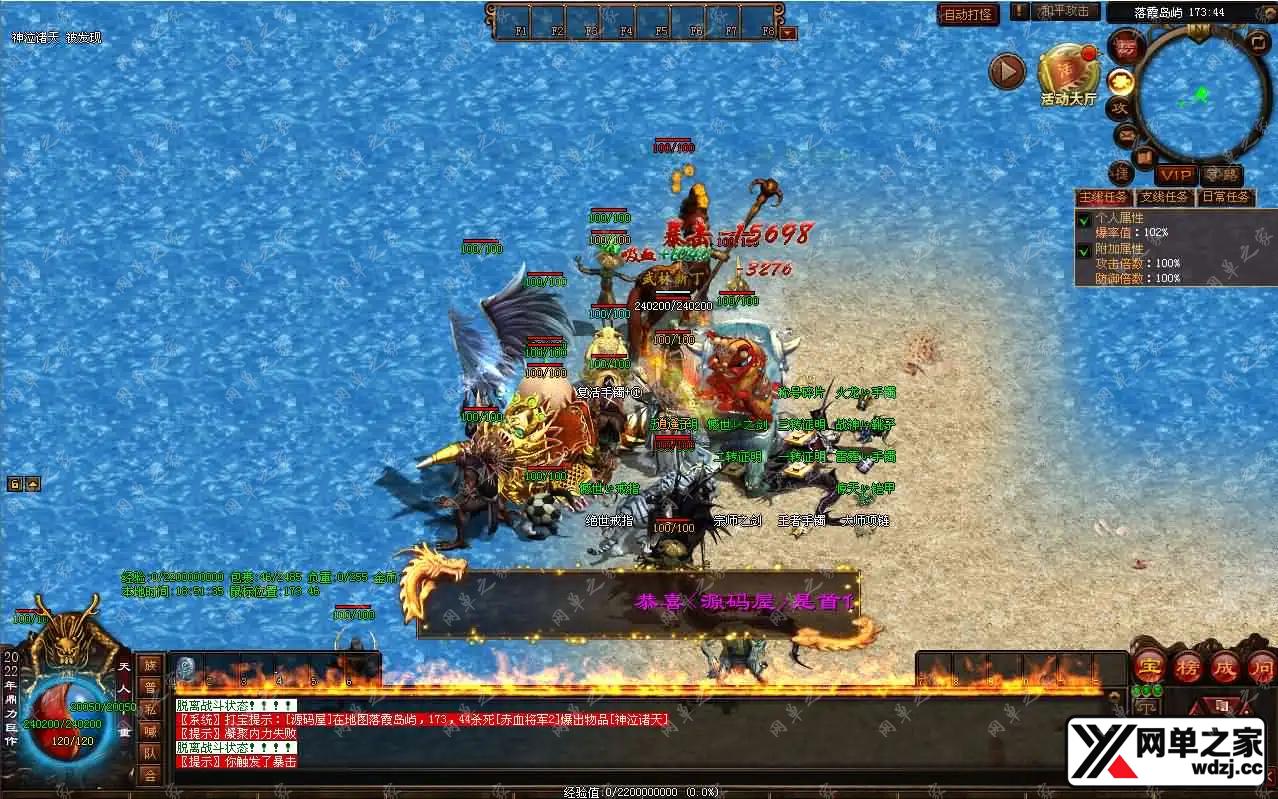Screen dimensions: 1278x799
Task: Click the round play arrow button
Action: 1007,71
